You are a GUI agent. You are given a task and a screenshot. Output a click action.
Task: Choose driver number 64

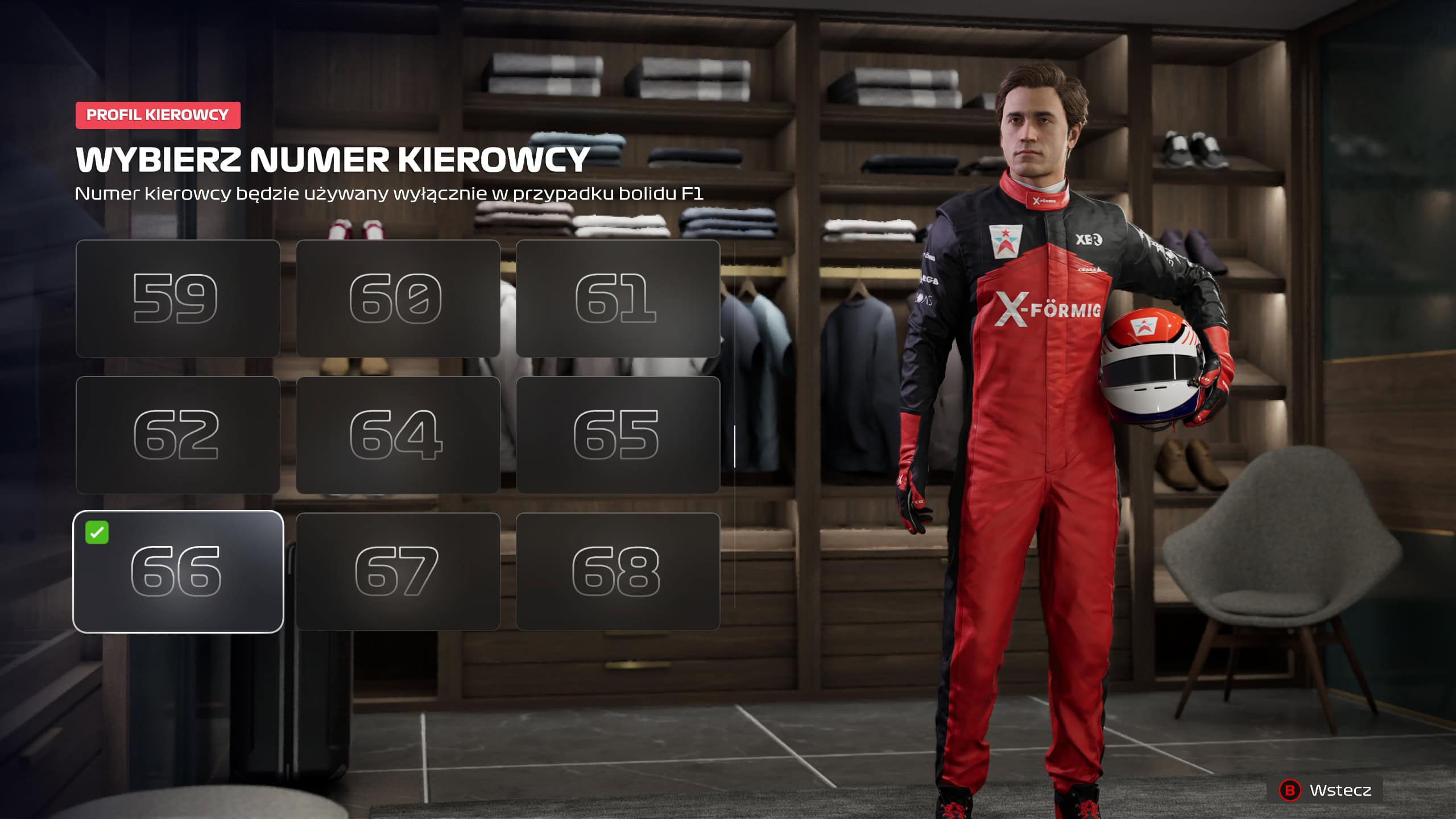coord(398,435)
